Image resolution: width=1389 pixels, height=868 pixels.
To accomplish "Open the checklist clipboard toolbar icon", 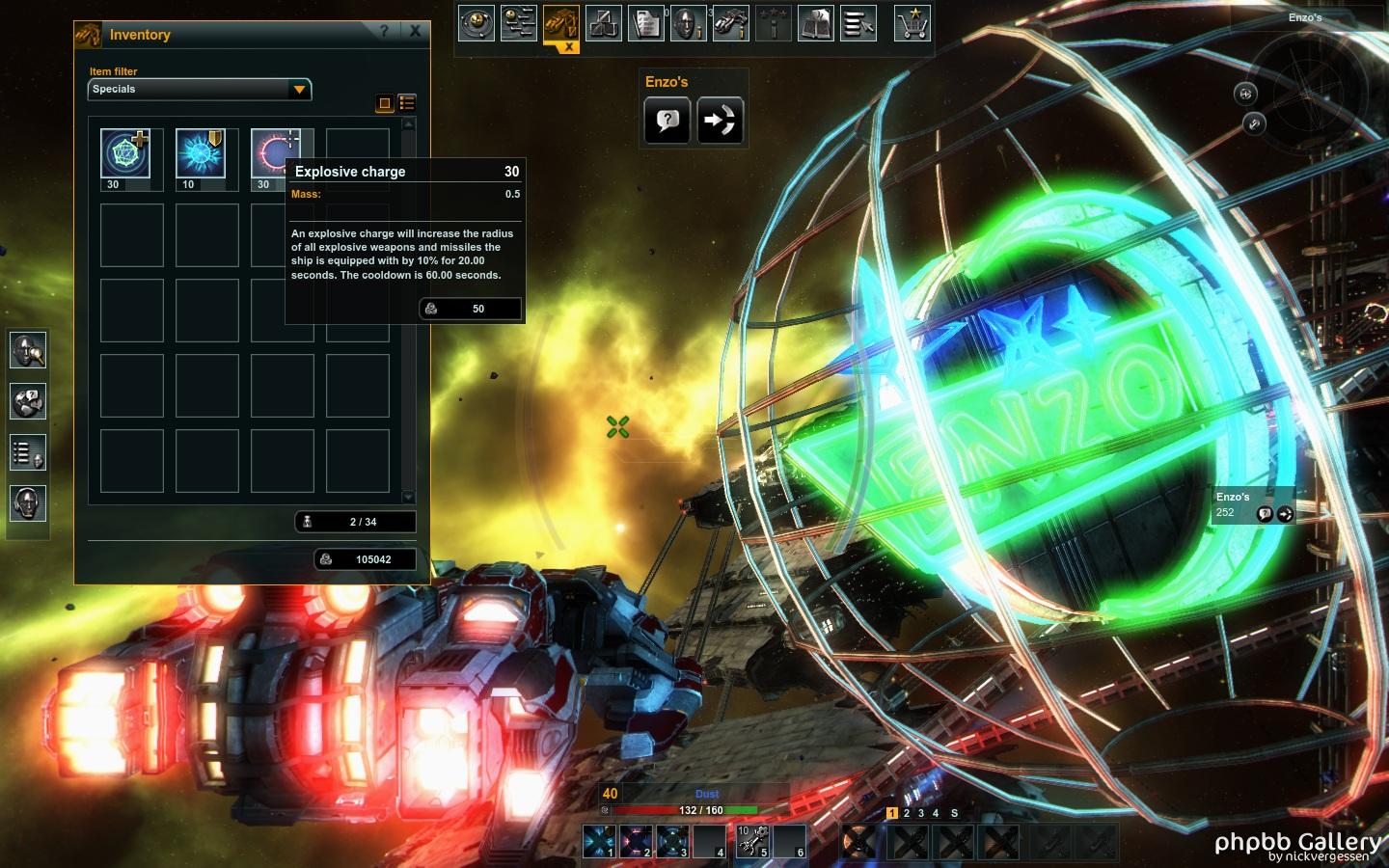I will (645, 23).
